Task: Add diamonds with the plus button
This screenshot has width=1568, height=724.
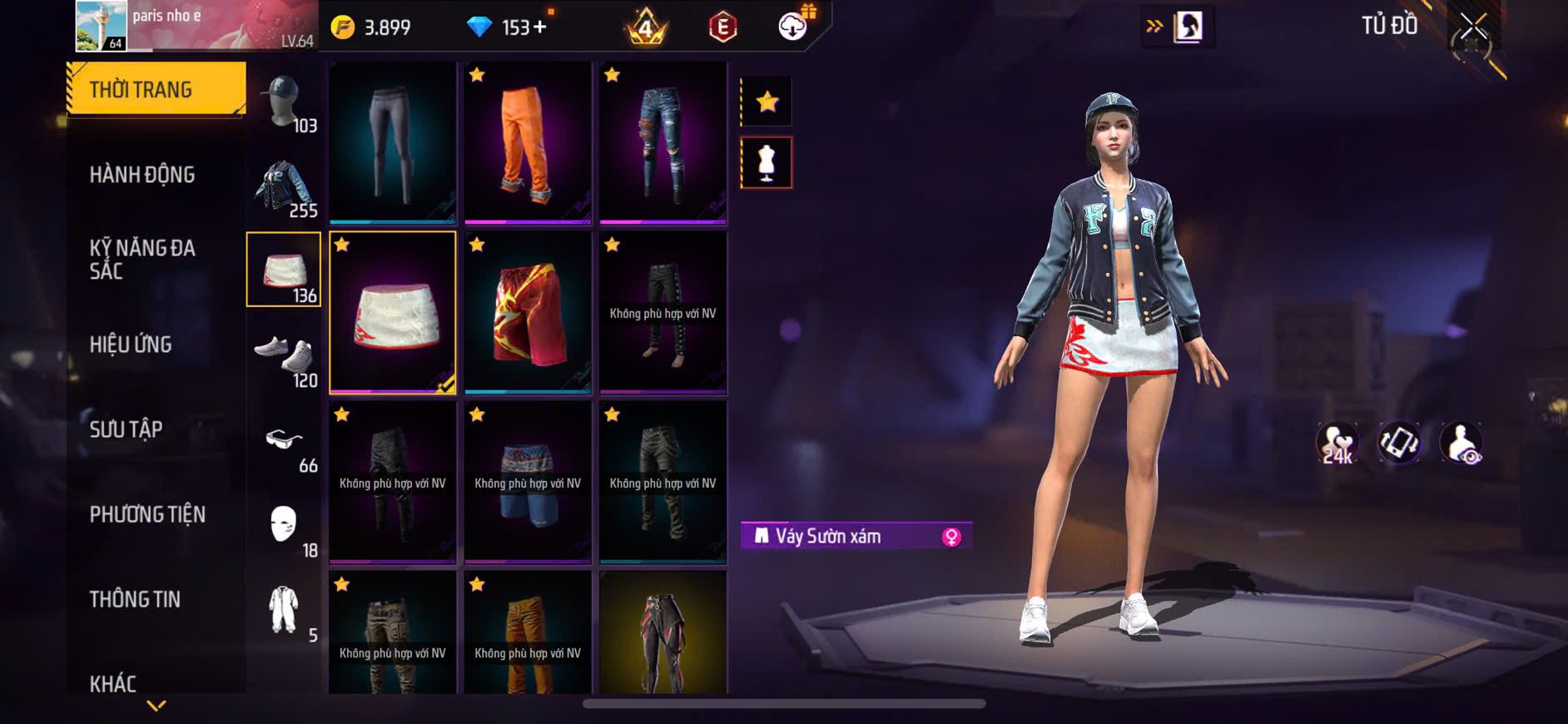Action: point(541,27)
